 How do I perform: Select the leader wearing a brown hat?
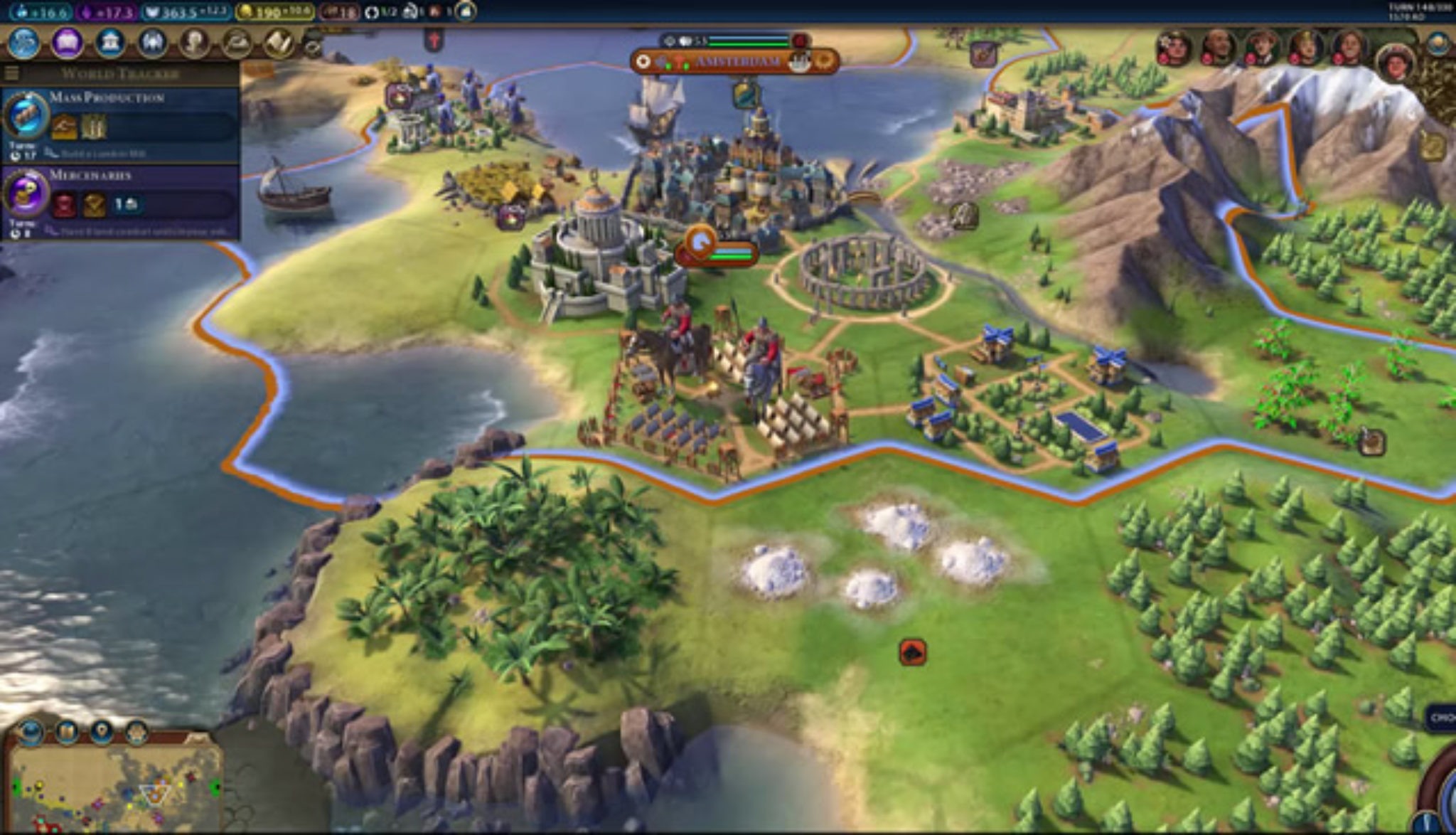pos(1262,47)
